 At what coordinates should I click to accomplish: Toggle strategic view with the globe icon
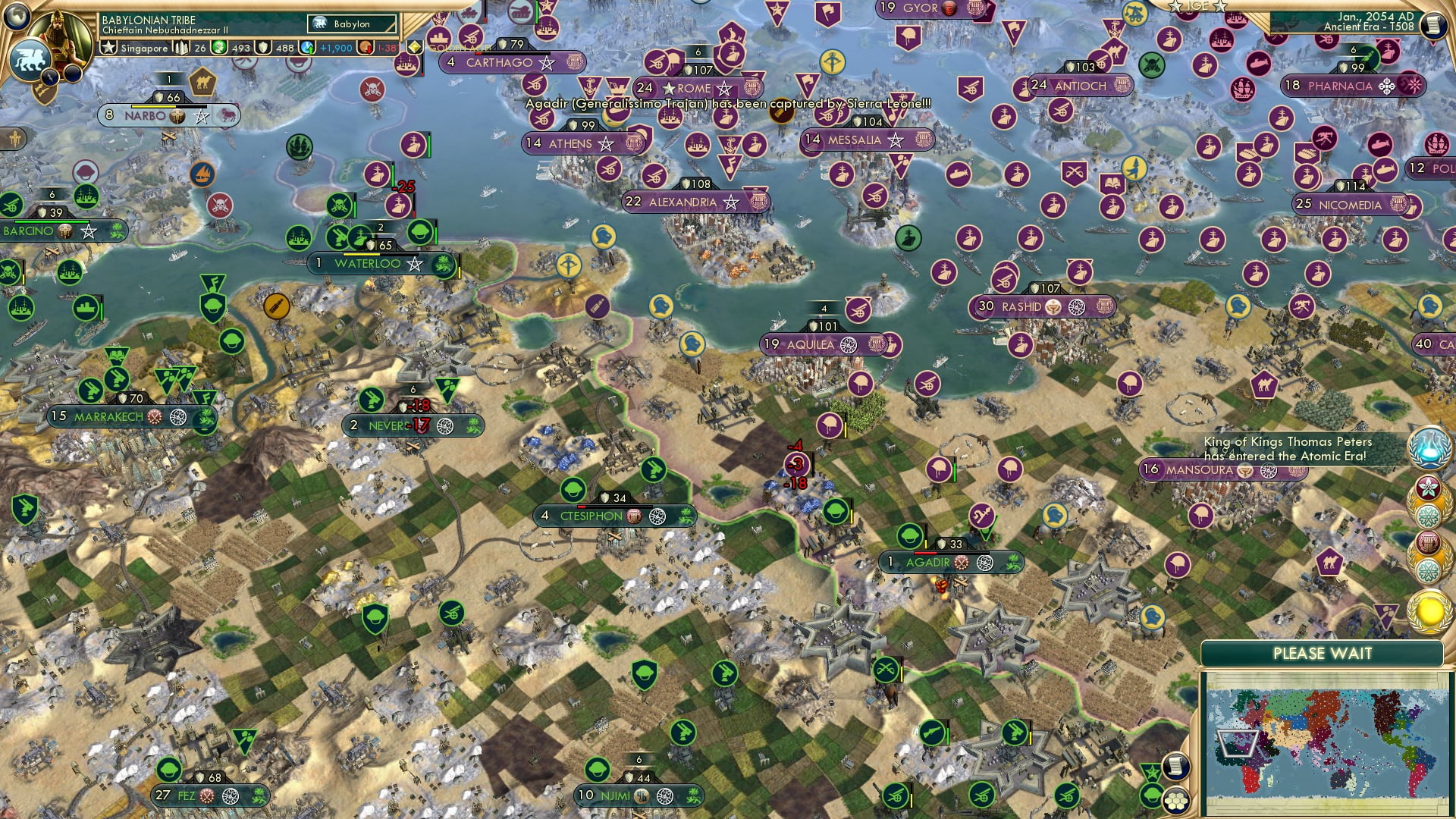(x=17, y=17)
